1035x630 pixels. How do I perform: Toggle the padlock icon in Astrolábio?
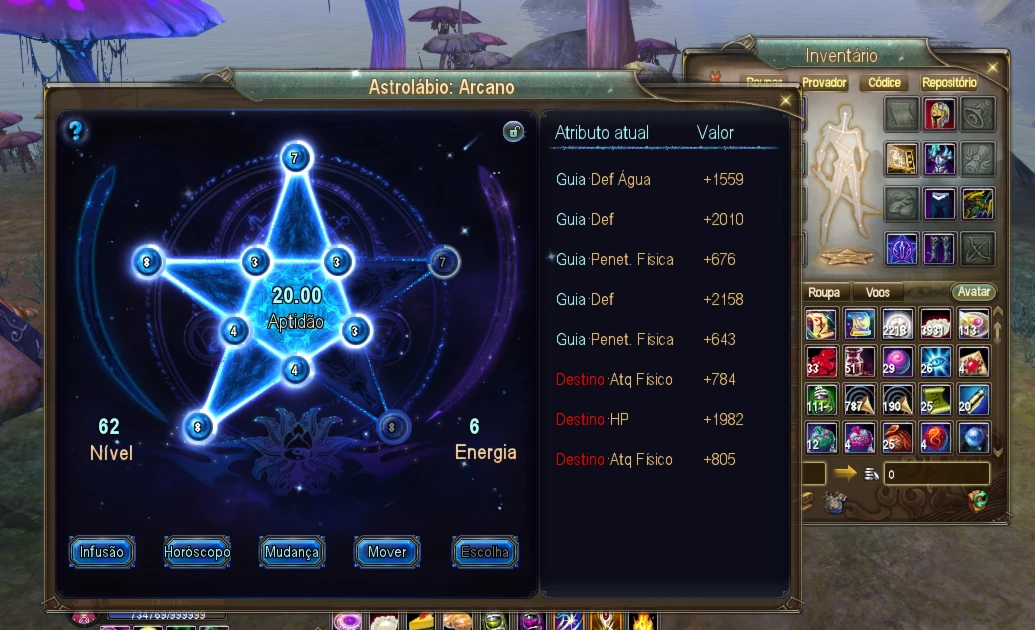pos(513,131)
